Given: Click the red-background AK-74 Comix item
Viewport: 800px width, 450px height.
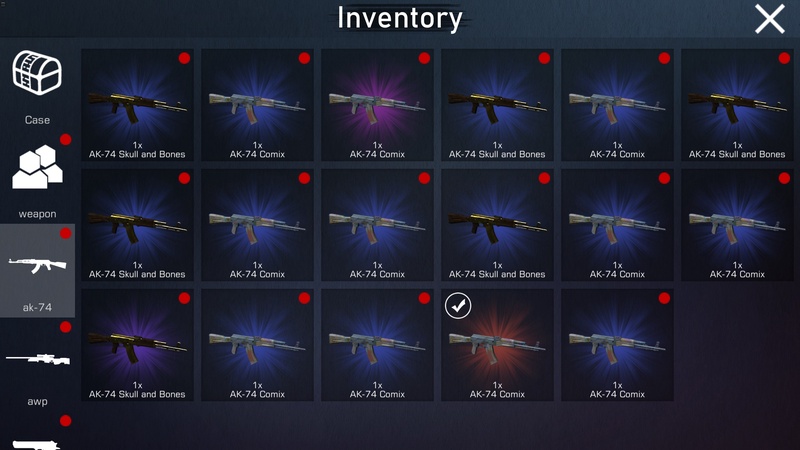Looking at the screenshot, I should (x=497, y=346).
